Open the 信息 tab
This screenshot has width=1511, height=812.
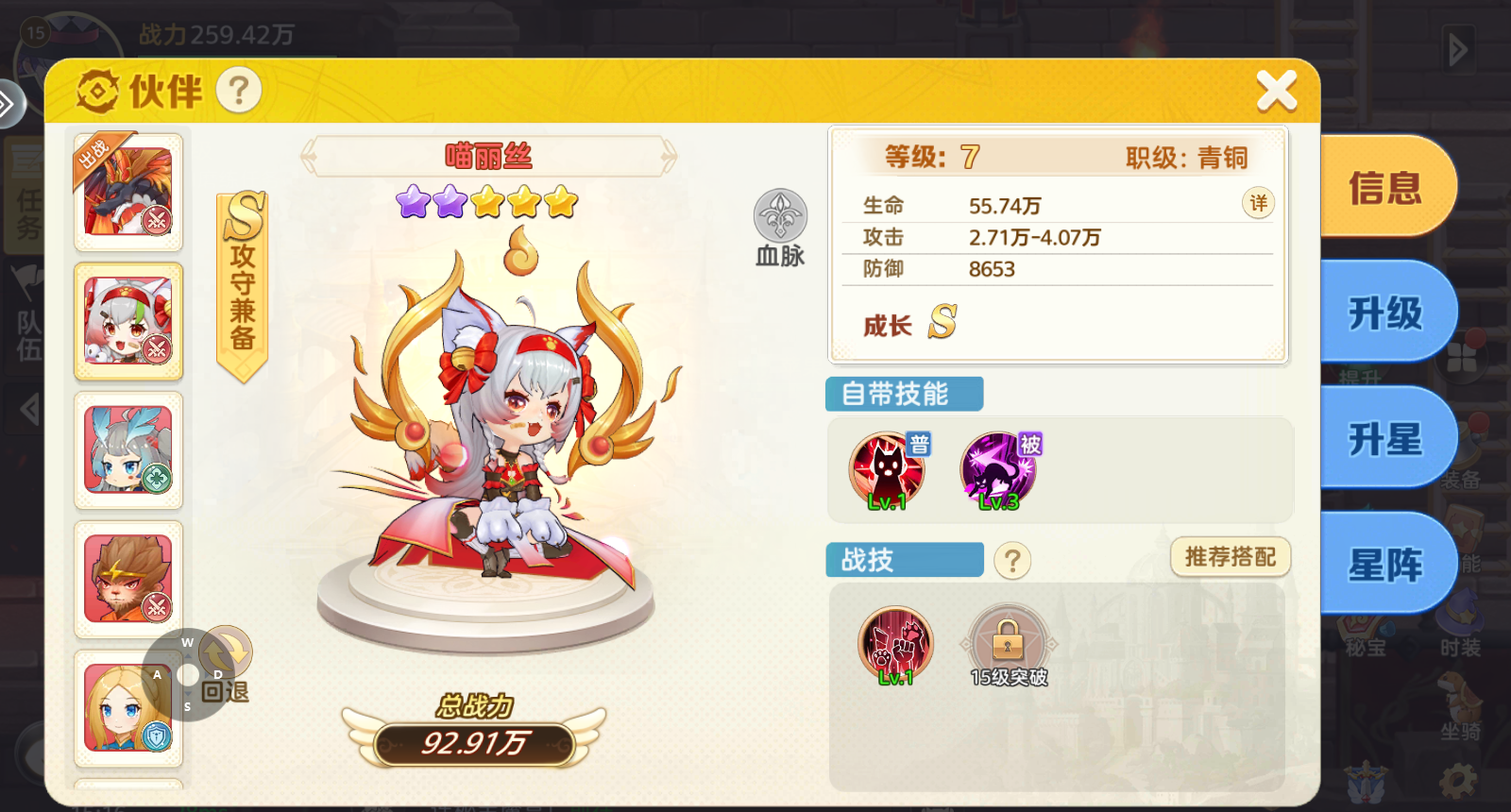[x=1384, y=186]
